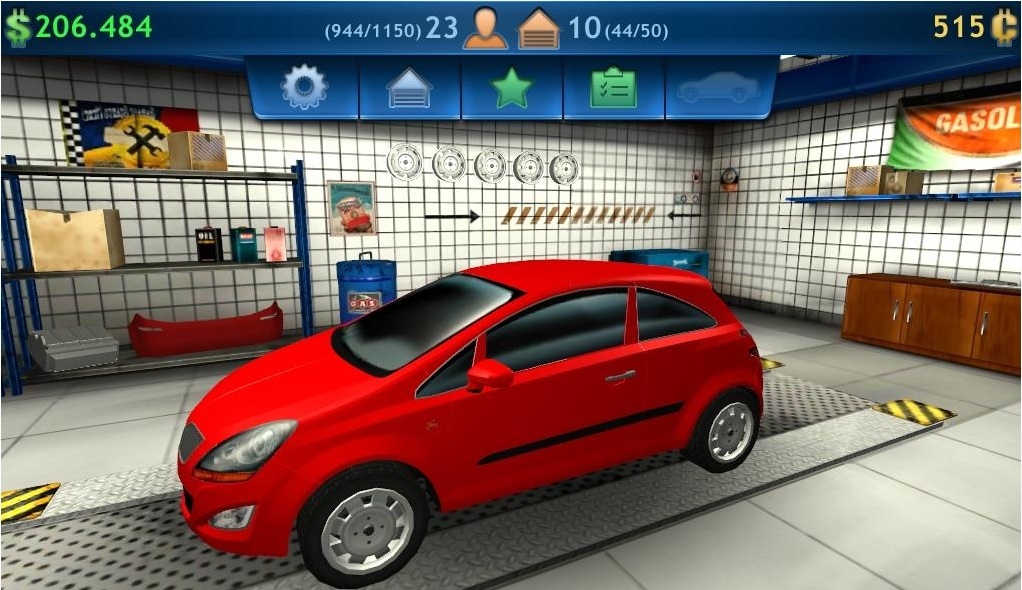This screenshot has width=1022, height=590.
Task: Select the garage door toolbar button
Action: (x=410, y=88)
